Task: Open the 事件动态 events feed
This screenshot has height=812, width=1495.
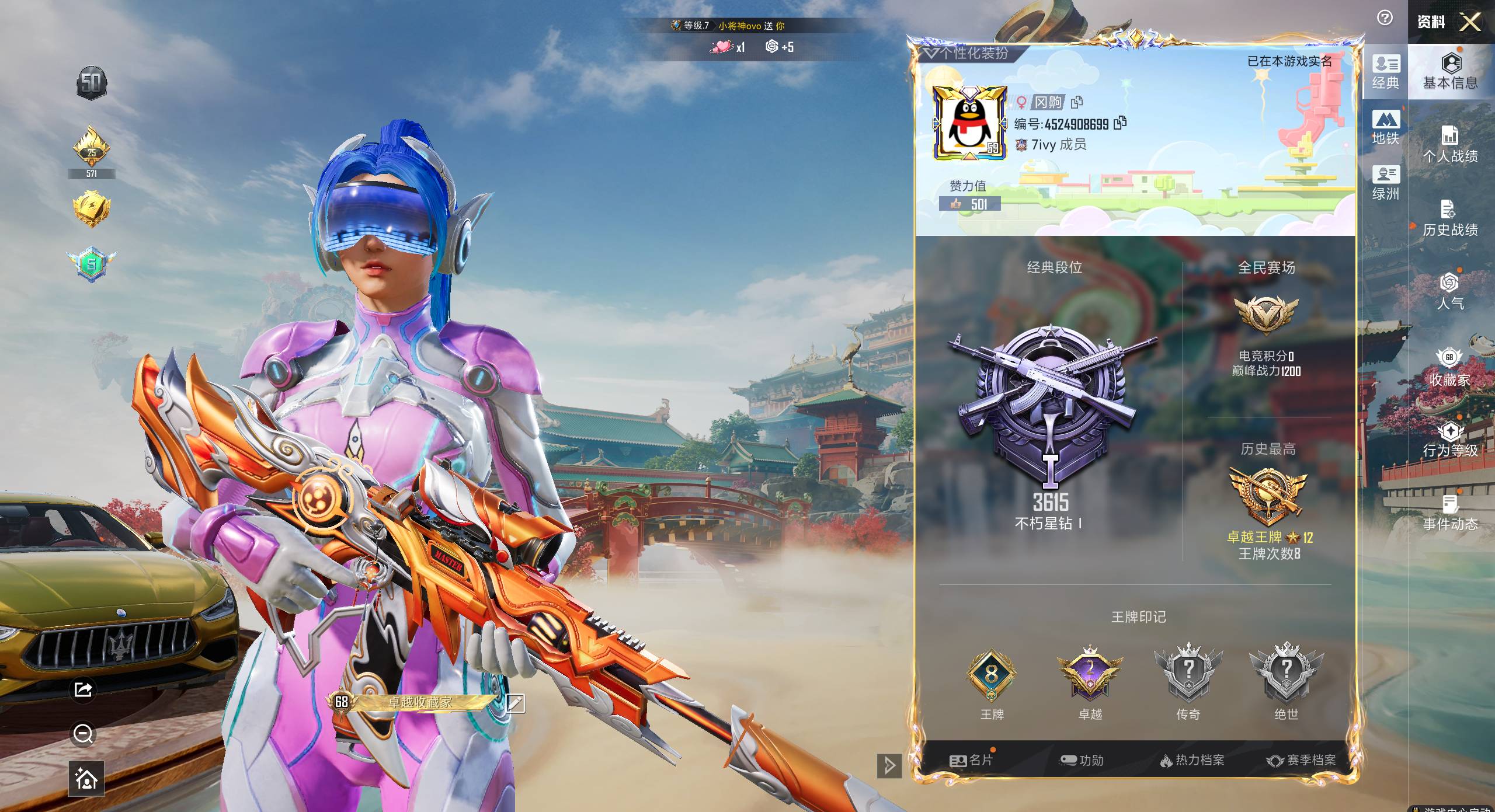Action: click(x=1450, y=513)
